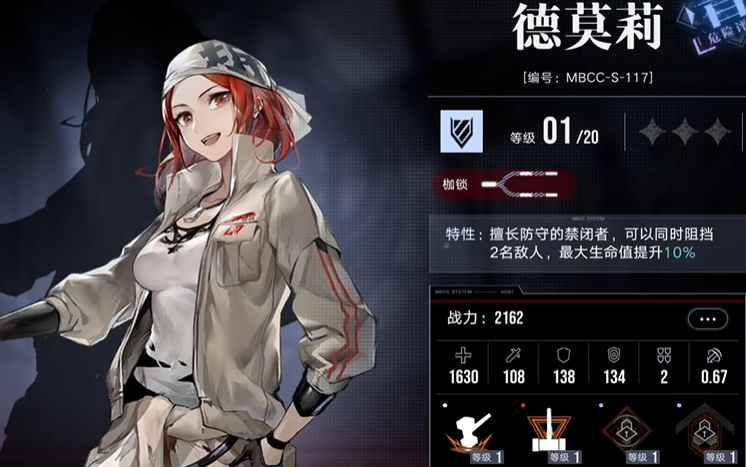Open the three-dot stats details button
The height and width of the screenshot is (467, 746).
point(707,319)
